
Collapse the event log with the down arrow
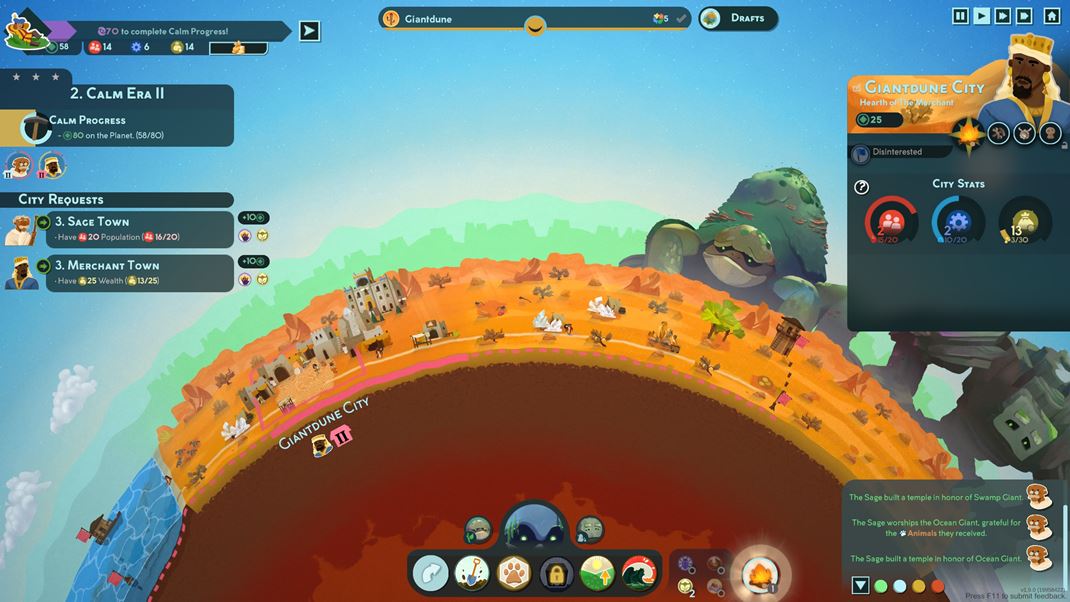coord(860,586)
